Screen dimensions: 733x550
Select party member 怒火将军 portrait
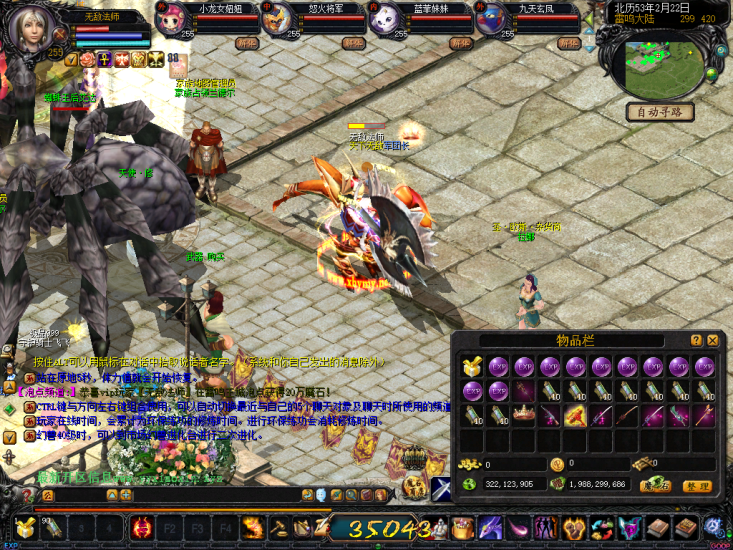click(278, 22)
